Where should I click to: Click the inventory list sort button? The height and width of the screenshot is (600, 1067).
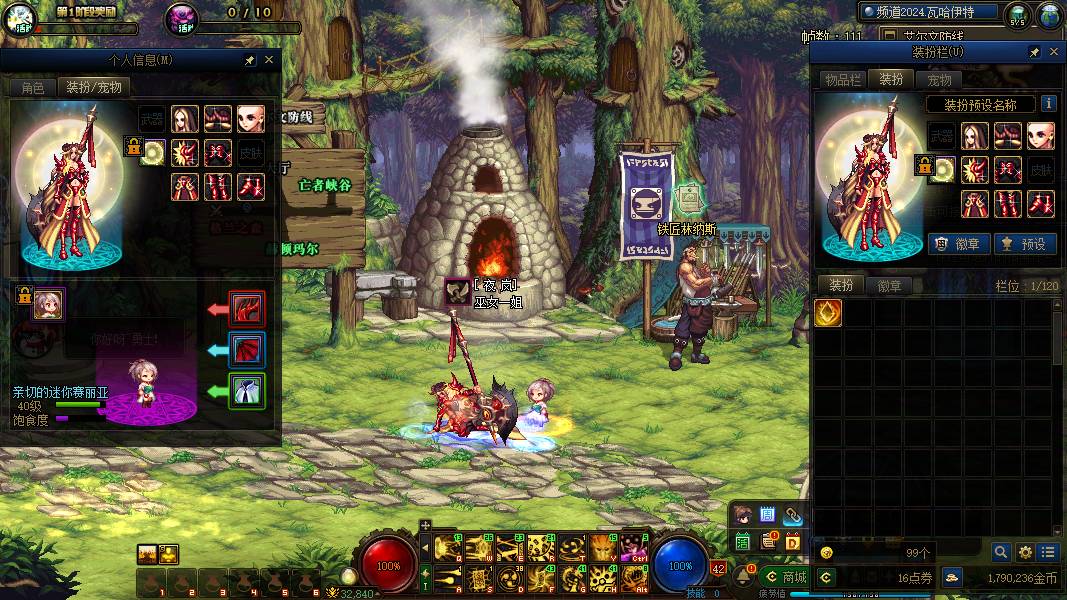pyautogui.click(x=1048, y=552)
